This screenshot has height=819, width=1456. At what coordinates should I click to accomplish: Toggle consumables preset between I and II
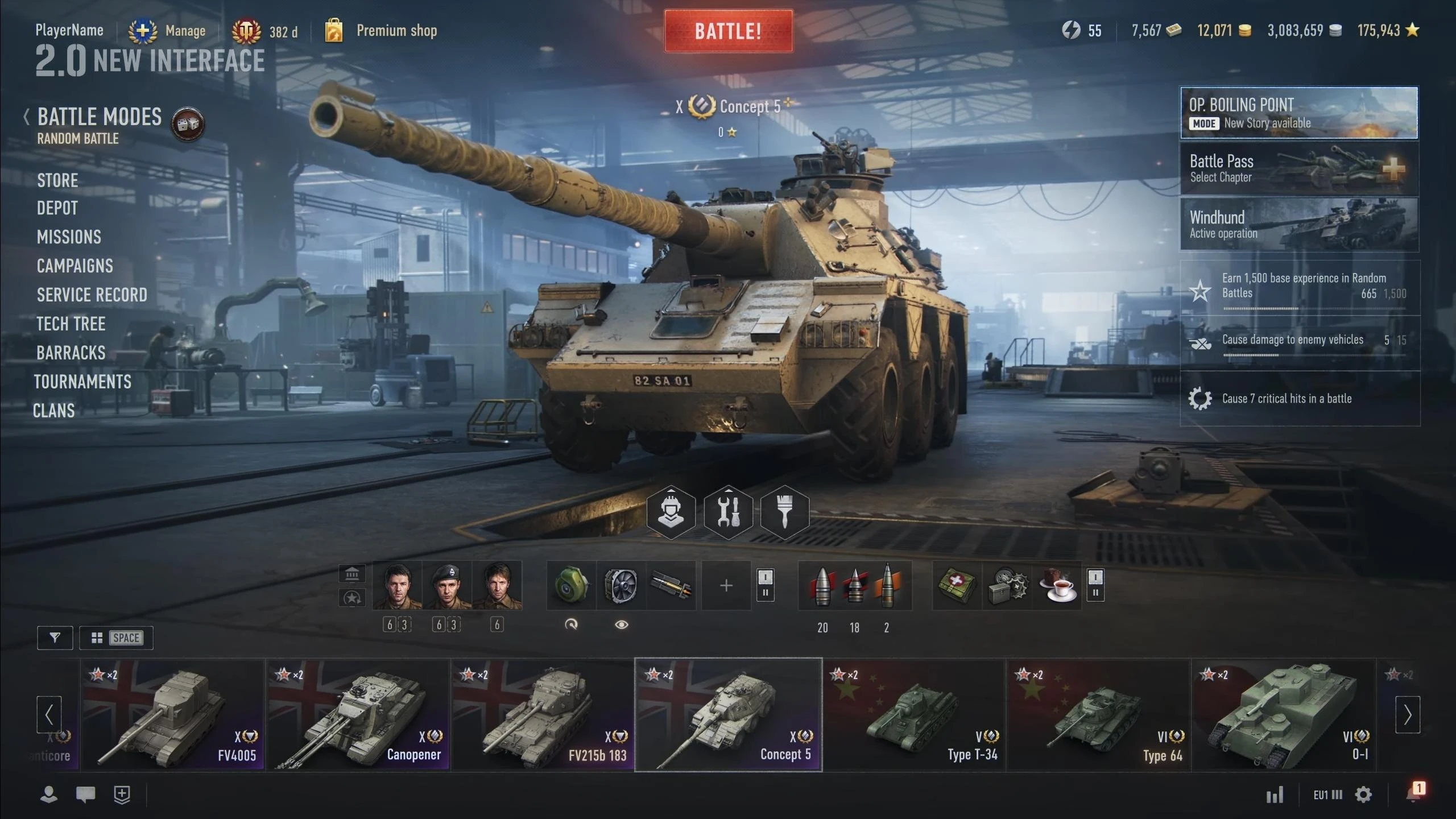1095,585
